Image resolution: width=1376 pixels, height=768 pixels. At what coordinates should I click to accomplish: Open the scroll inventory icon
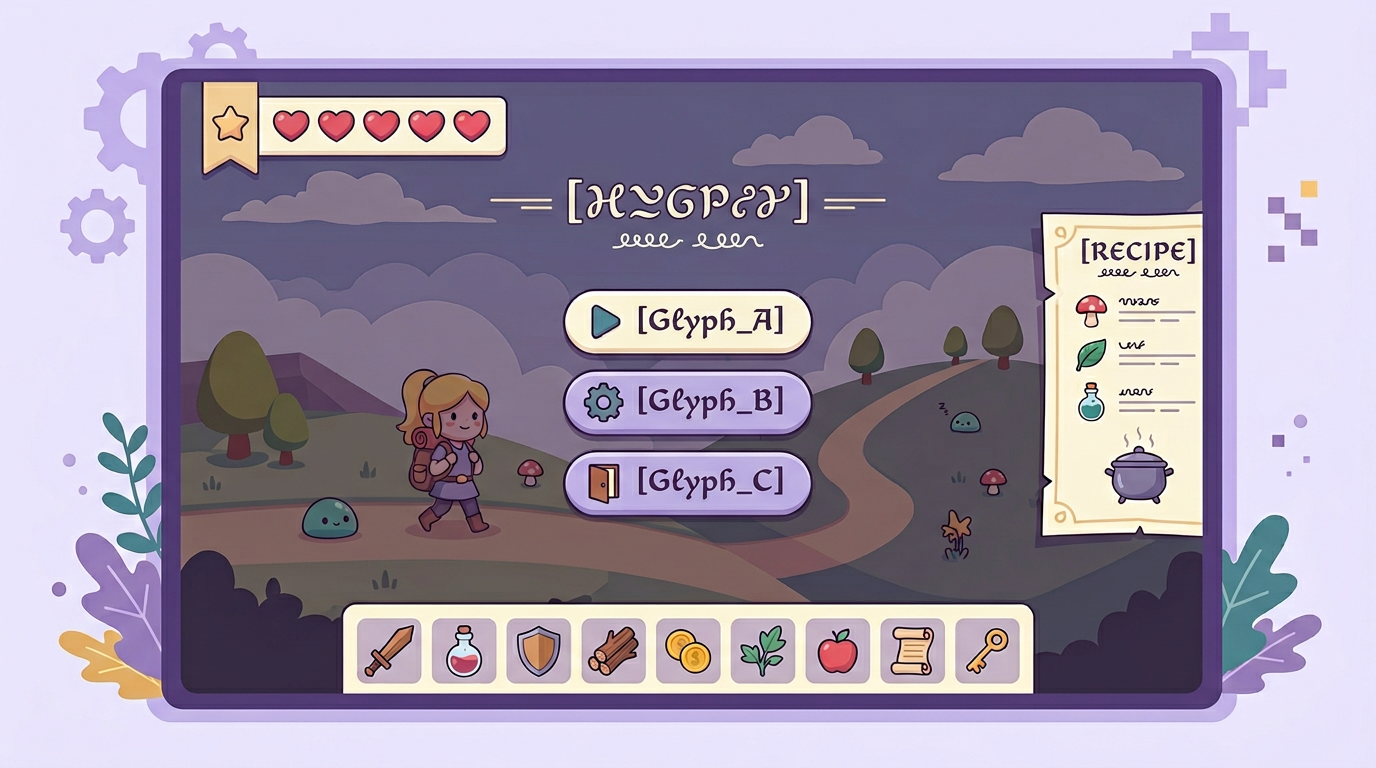click(912, 651)
